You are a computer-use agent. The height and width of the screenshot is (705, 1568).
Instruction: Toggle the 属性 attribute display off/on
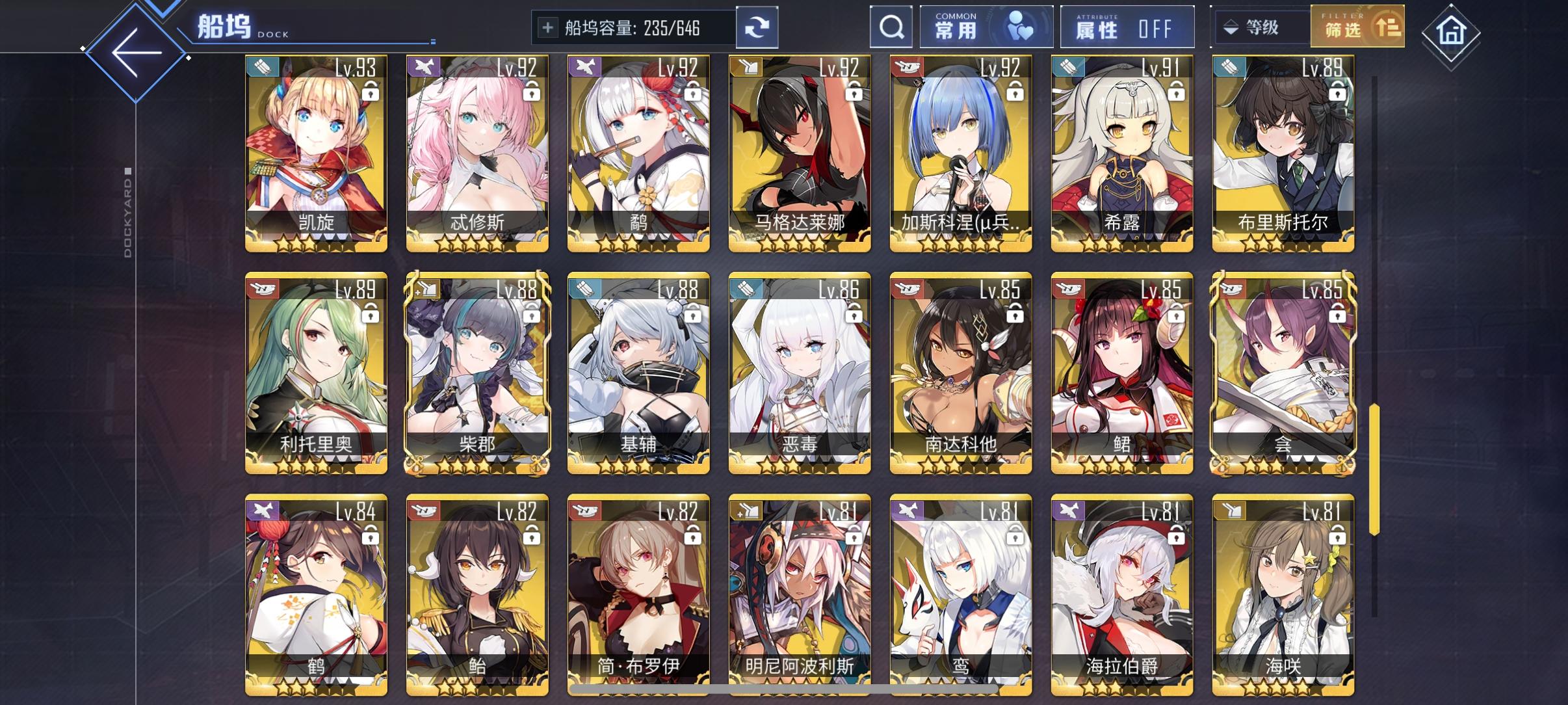coord(1128,27)
